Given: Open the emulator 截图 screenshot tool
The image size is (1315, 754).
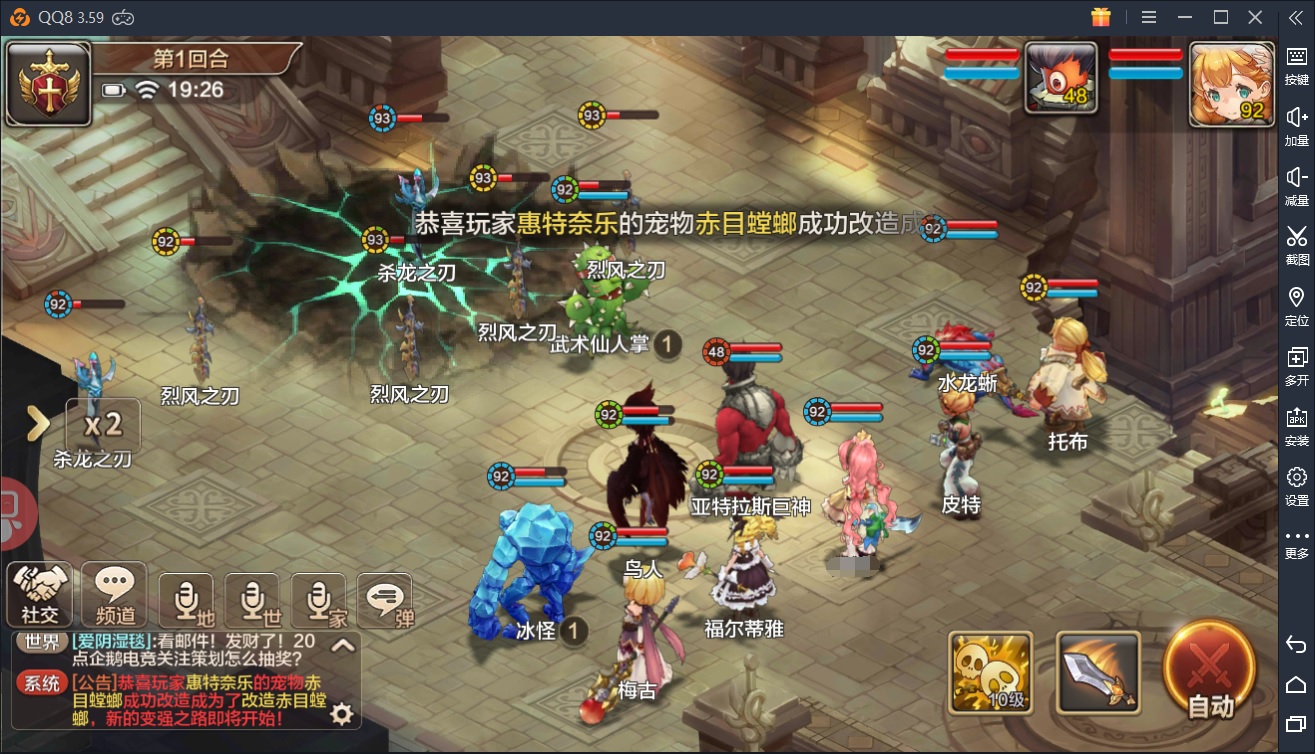Looking at the screenshot, I should tap(1296, 245).
